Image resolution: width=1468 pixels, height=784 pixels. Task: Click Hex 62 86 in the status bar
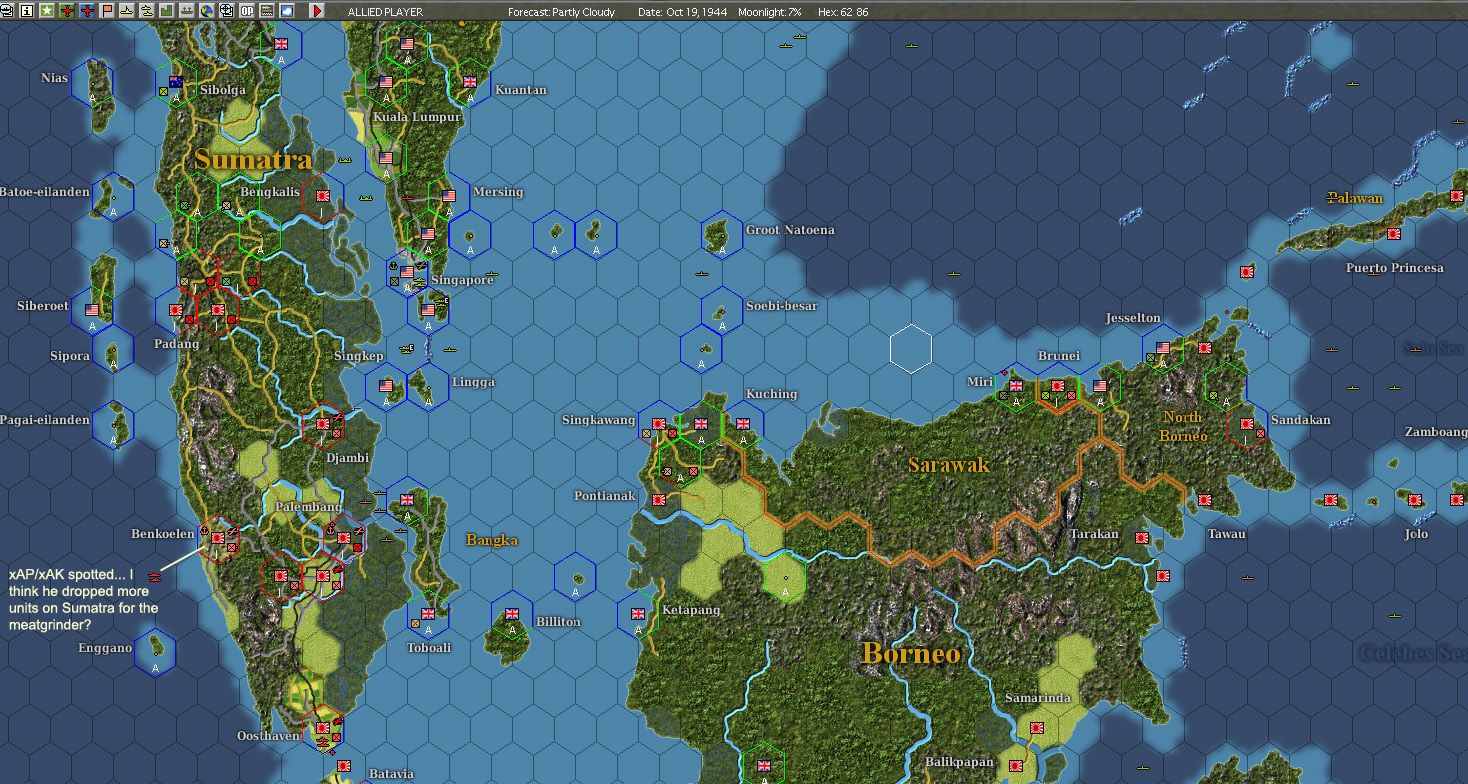tap(844, 12)
